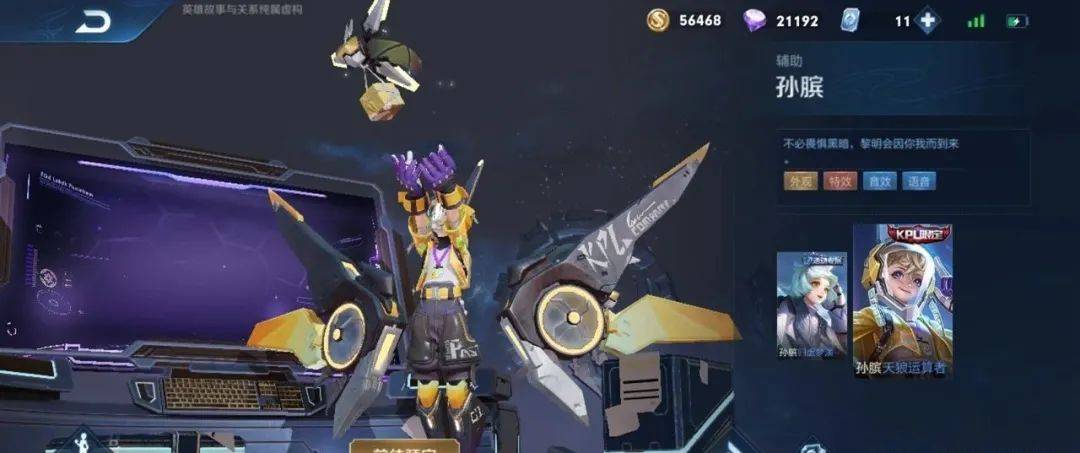Select the 外观 appearance tag
The image size is (1080, 453).
pyautogui.click(x=800, y=181)
